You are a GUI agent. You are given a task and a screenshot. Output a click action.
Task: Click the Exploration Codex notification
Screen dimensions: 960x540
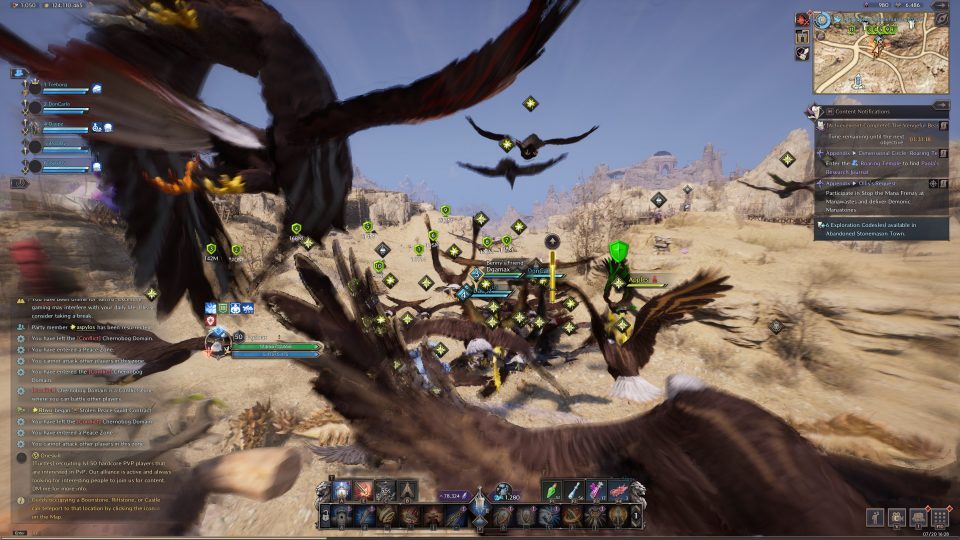[880, 228]
